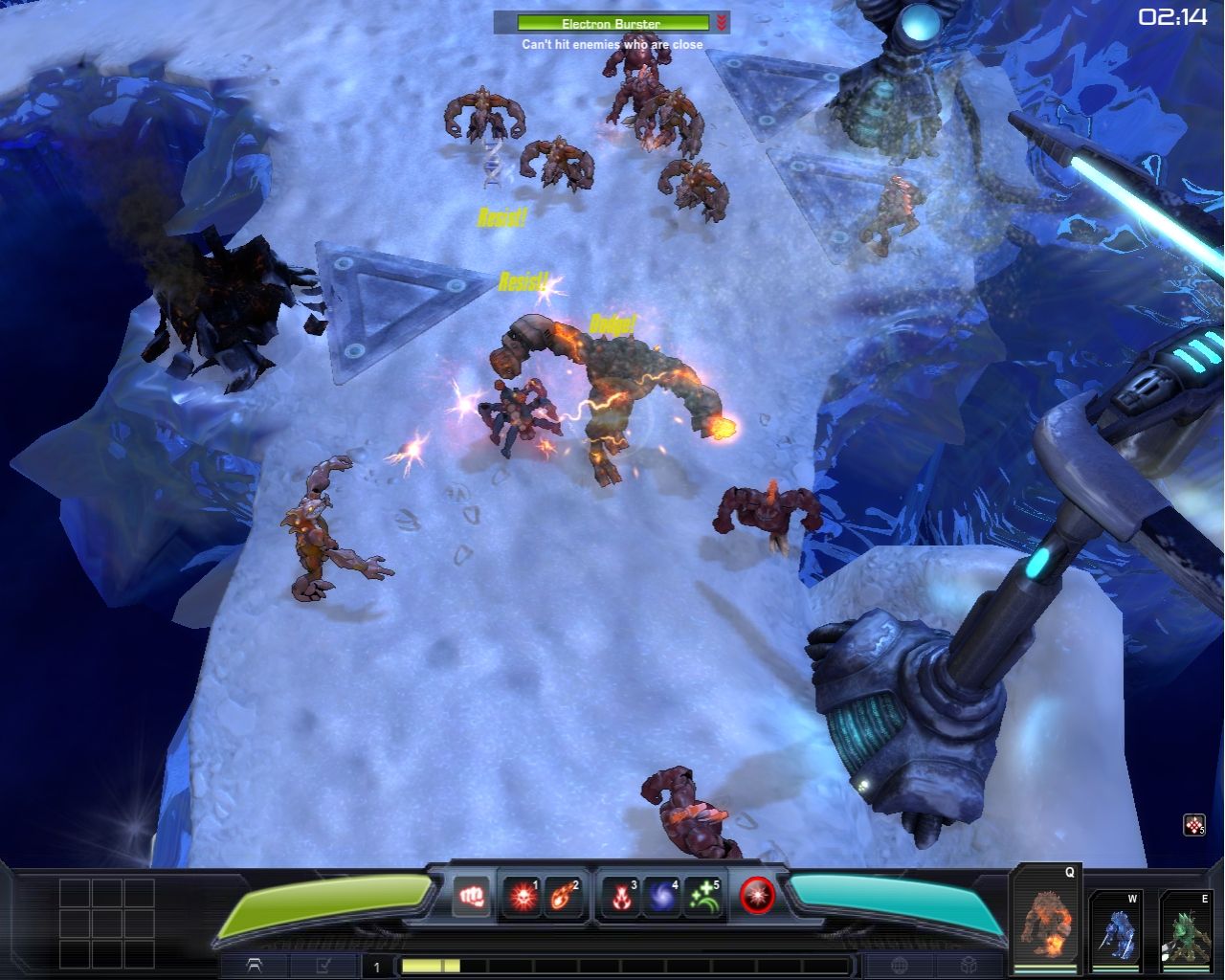The image size is (1225, 980).
Task: Activate the fist melee attack ability
Action: click(x=471, y=897)
